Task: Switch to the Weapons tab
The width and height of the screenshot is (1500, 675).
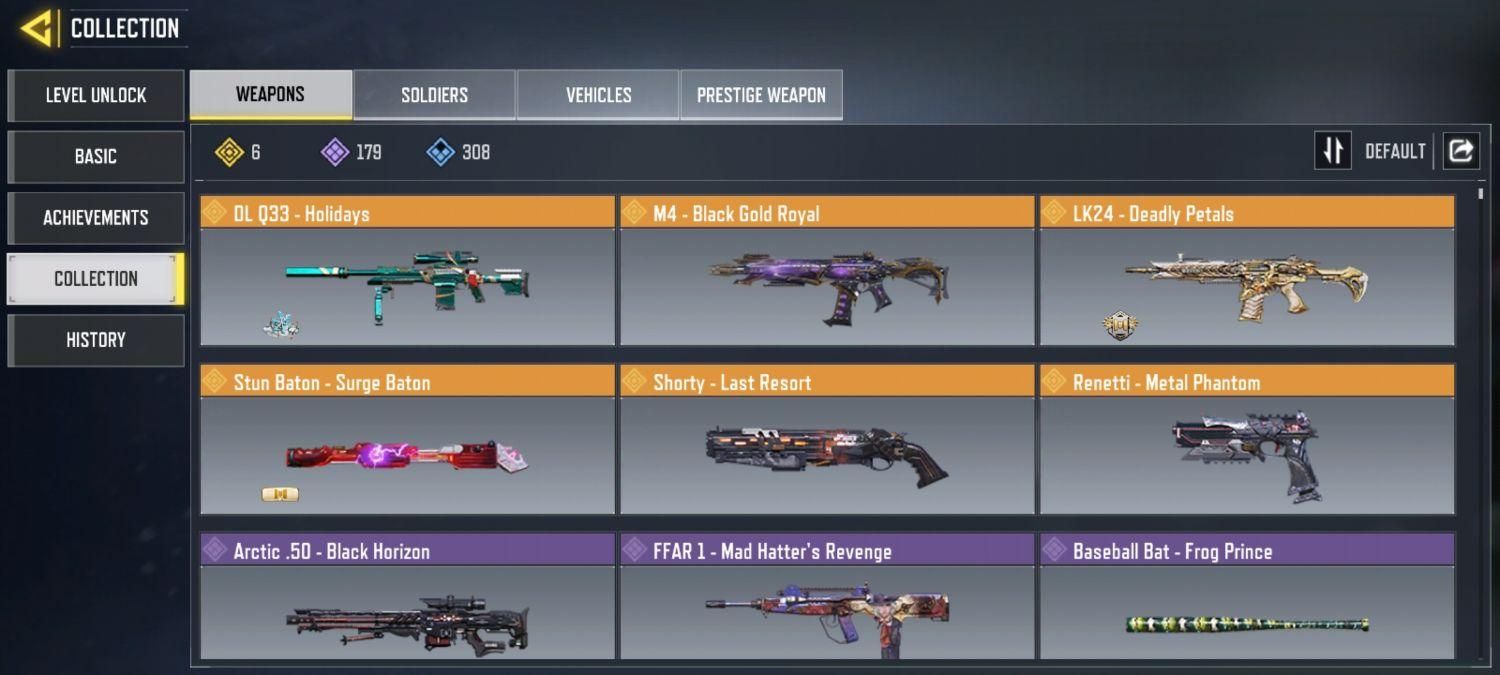Action: click(x=270, y=95)
